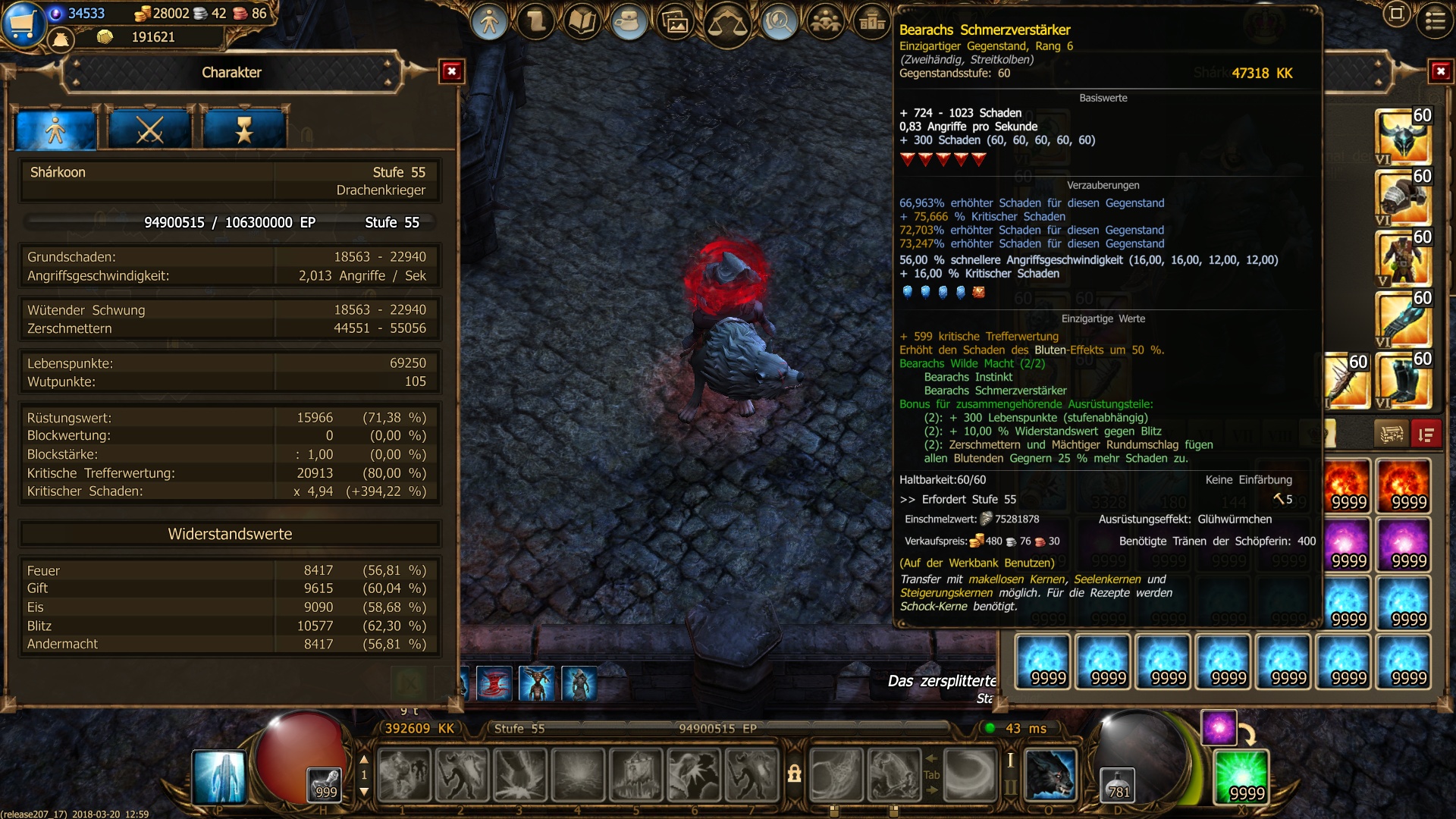This screenshot has height=819, width=1456.
Task: Open the podium rankings icon
Action: click(x=872, y=22)
